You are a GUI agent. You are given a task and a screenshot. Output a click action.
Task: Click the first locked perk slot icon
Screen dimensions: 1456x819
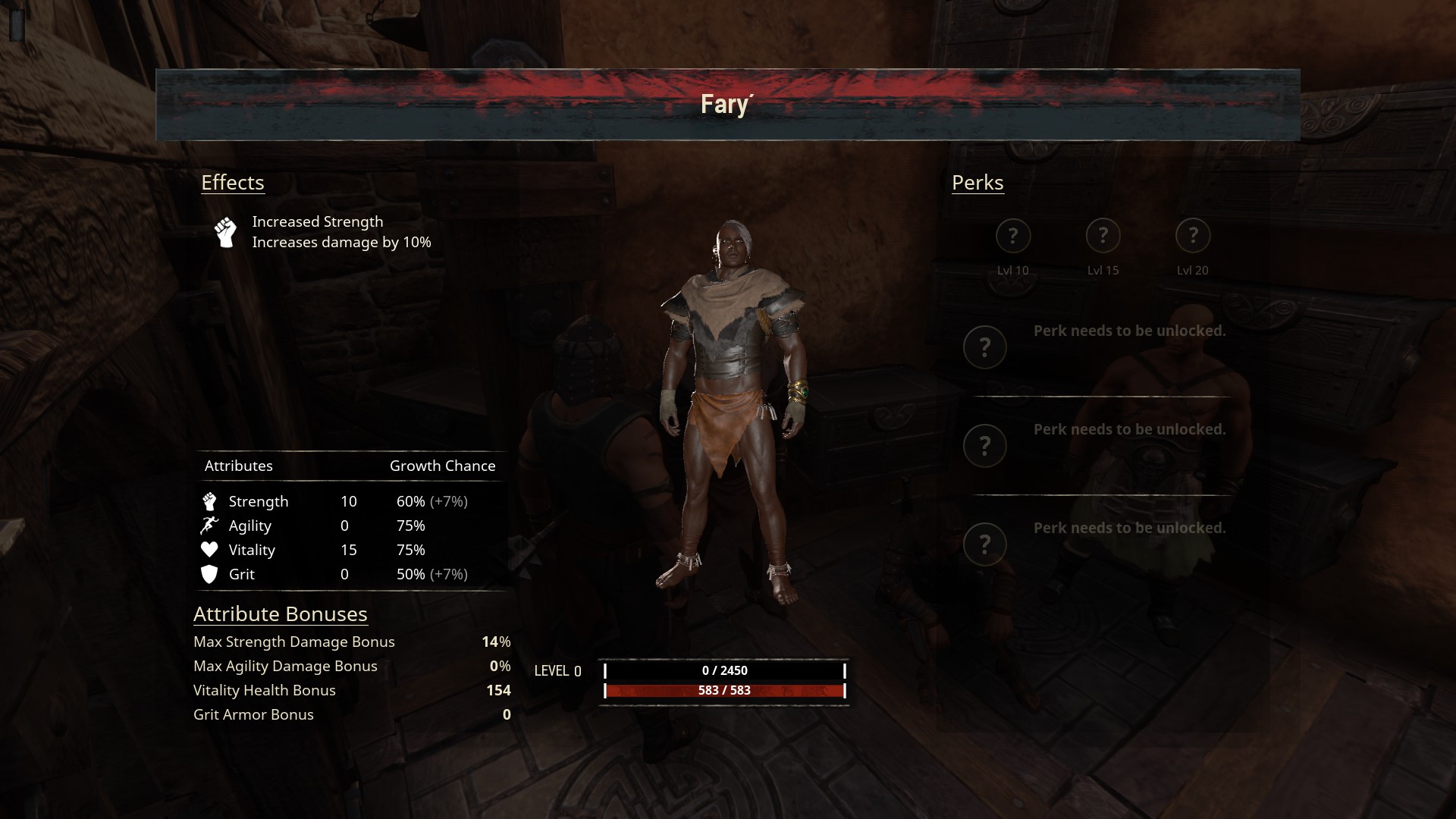[x=985, y=347]
